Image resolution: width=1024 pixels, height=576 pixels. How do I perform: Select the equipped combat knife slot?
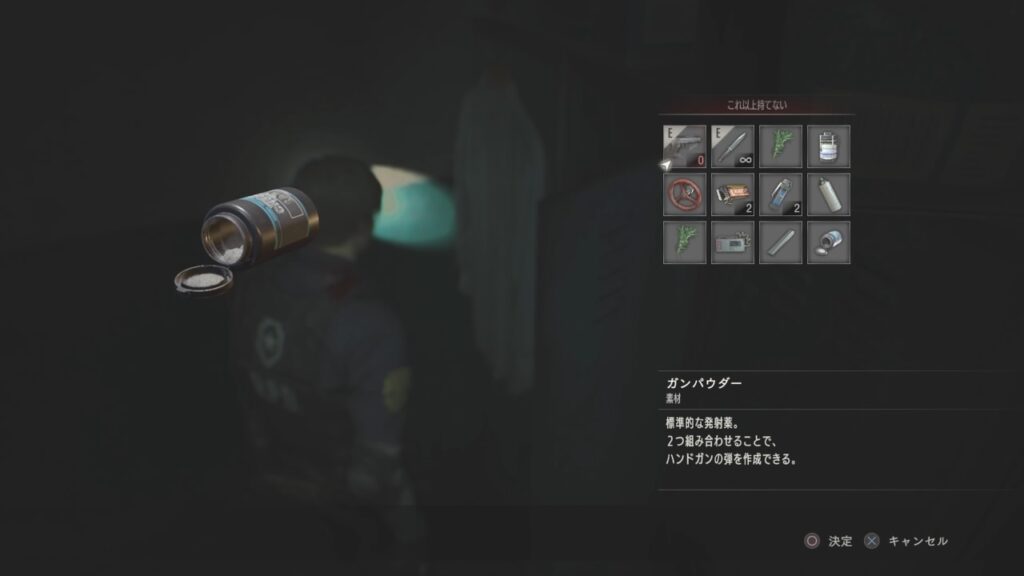[732, 147]
